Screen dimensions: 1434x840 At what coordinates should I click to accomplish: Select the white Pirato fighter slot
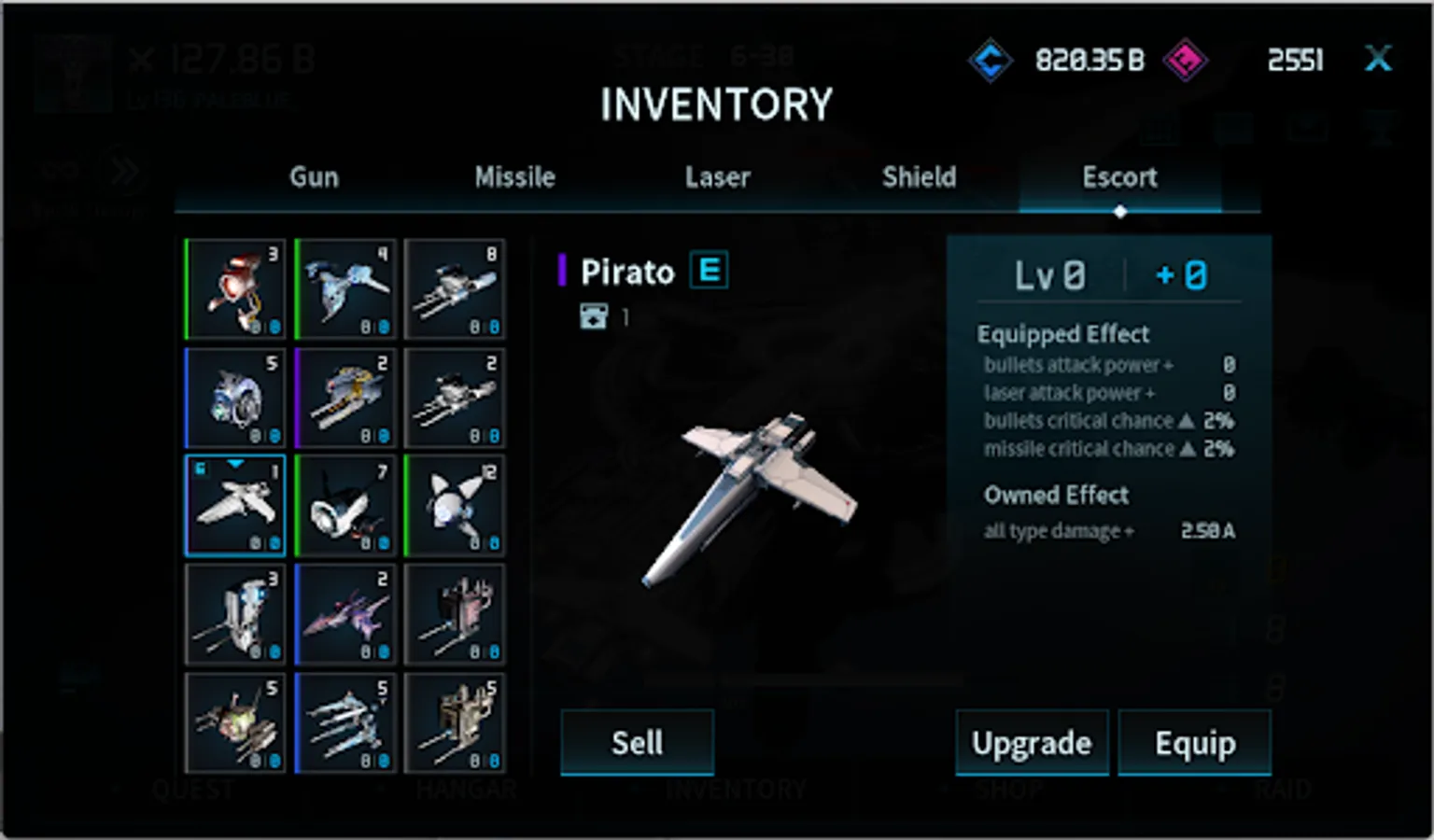235,505
